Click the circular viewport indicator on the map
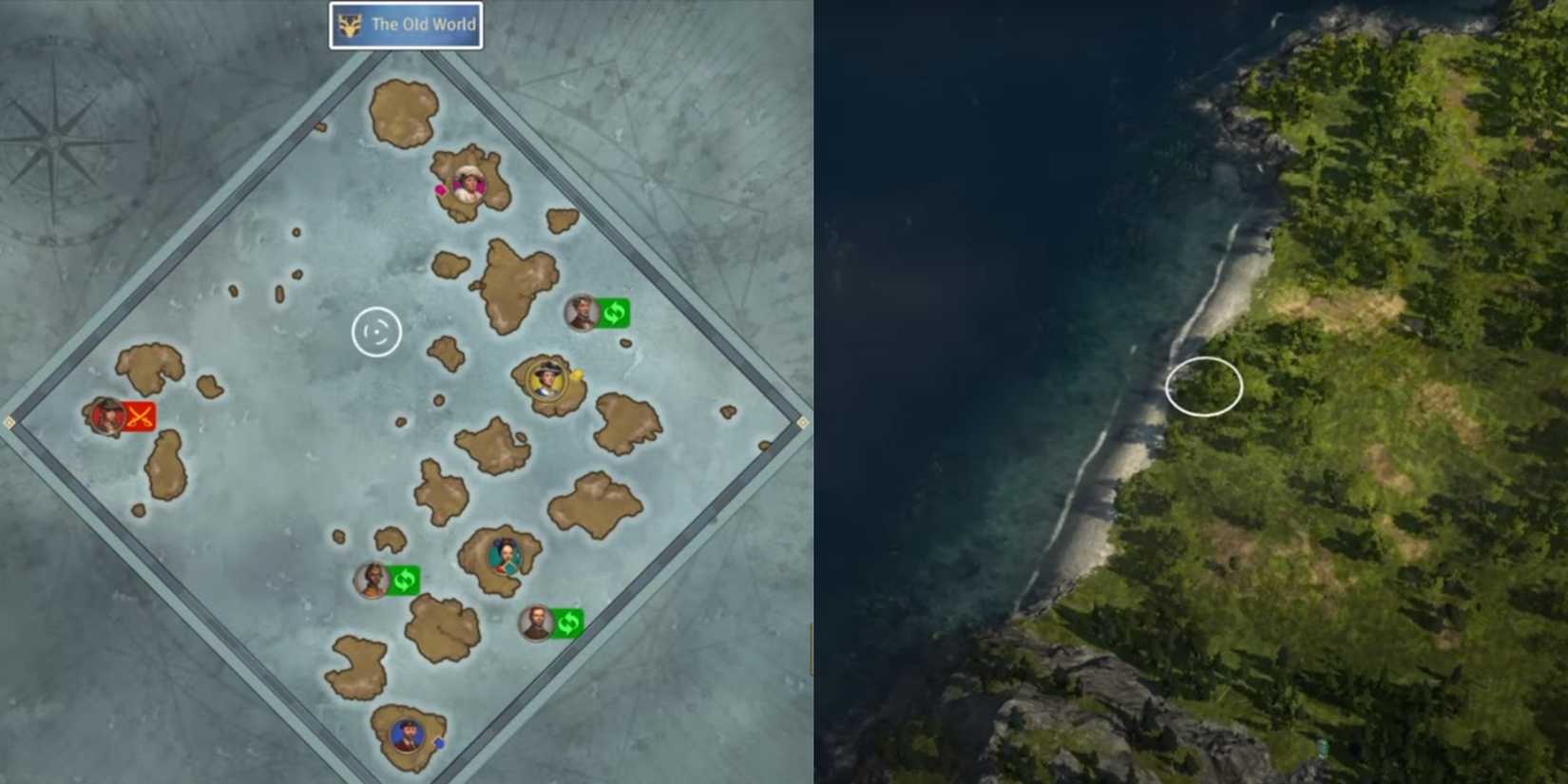Viewport: 1568px width, 784px height. pyautogui.click(x=376, y=331)
